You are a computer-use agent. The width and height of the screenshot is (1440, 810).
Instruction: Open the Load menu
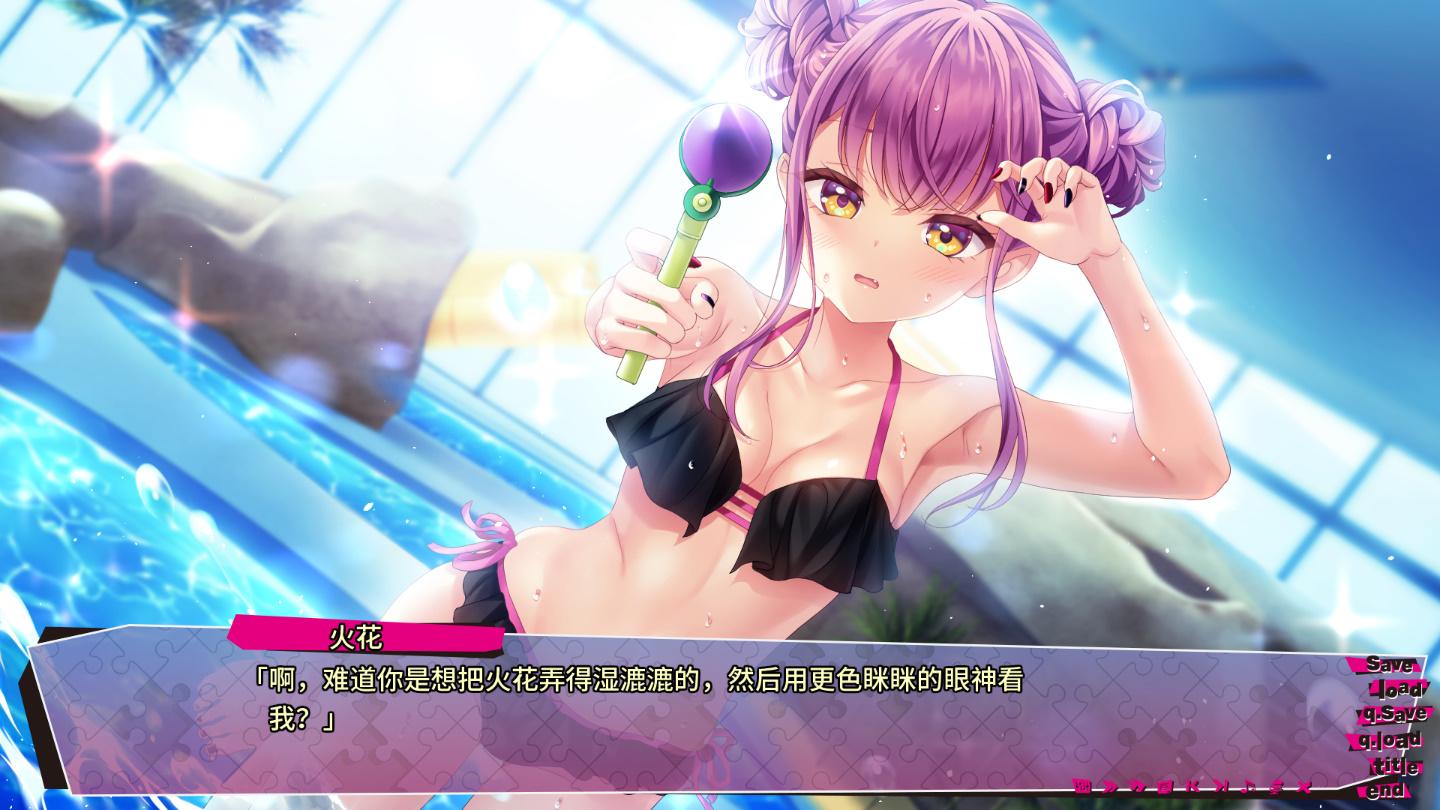coord(1397,690)
